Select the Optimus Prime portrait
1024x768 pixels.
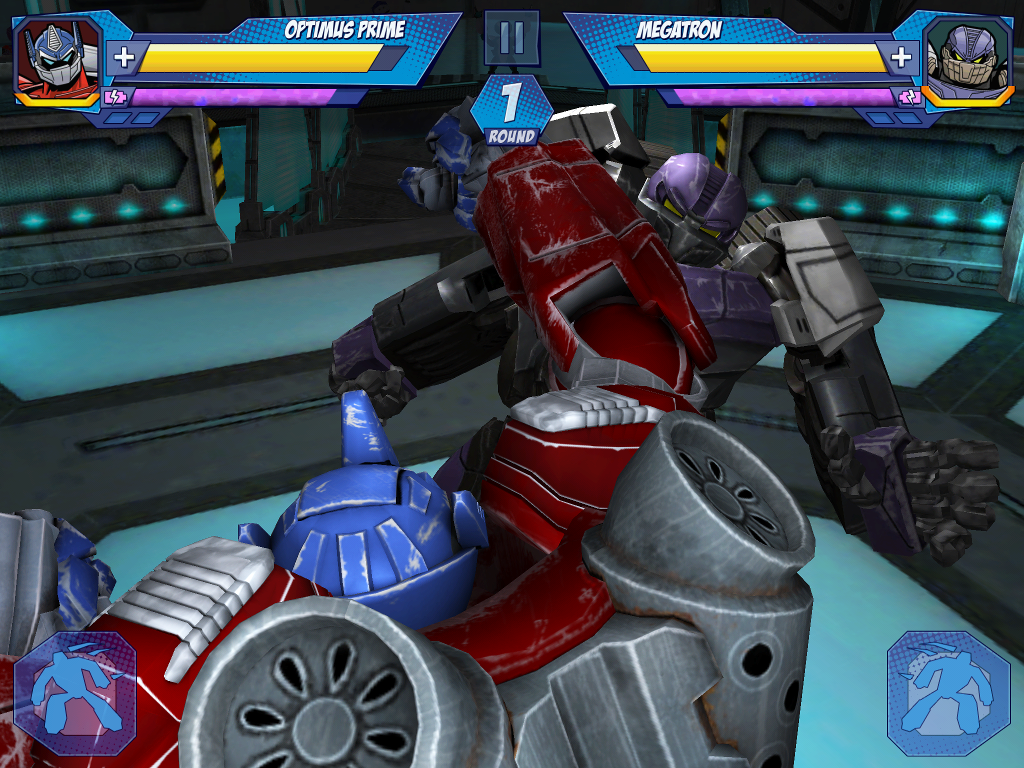[x=58, y=57]
